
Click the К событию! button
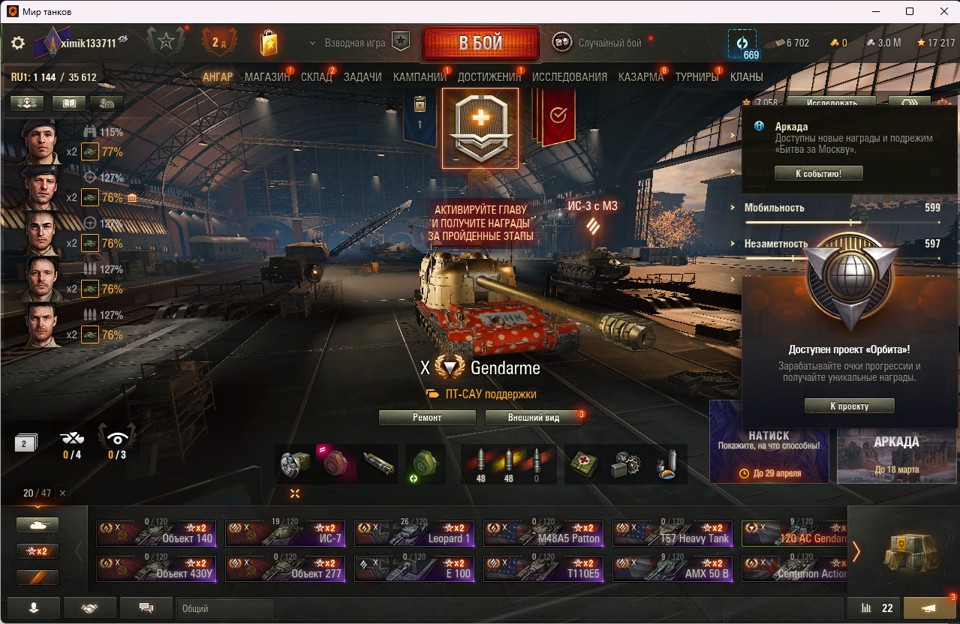point(818,173)
